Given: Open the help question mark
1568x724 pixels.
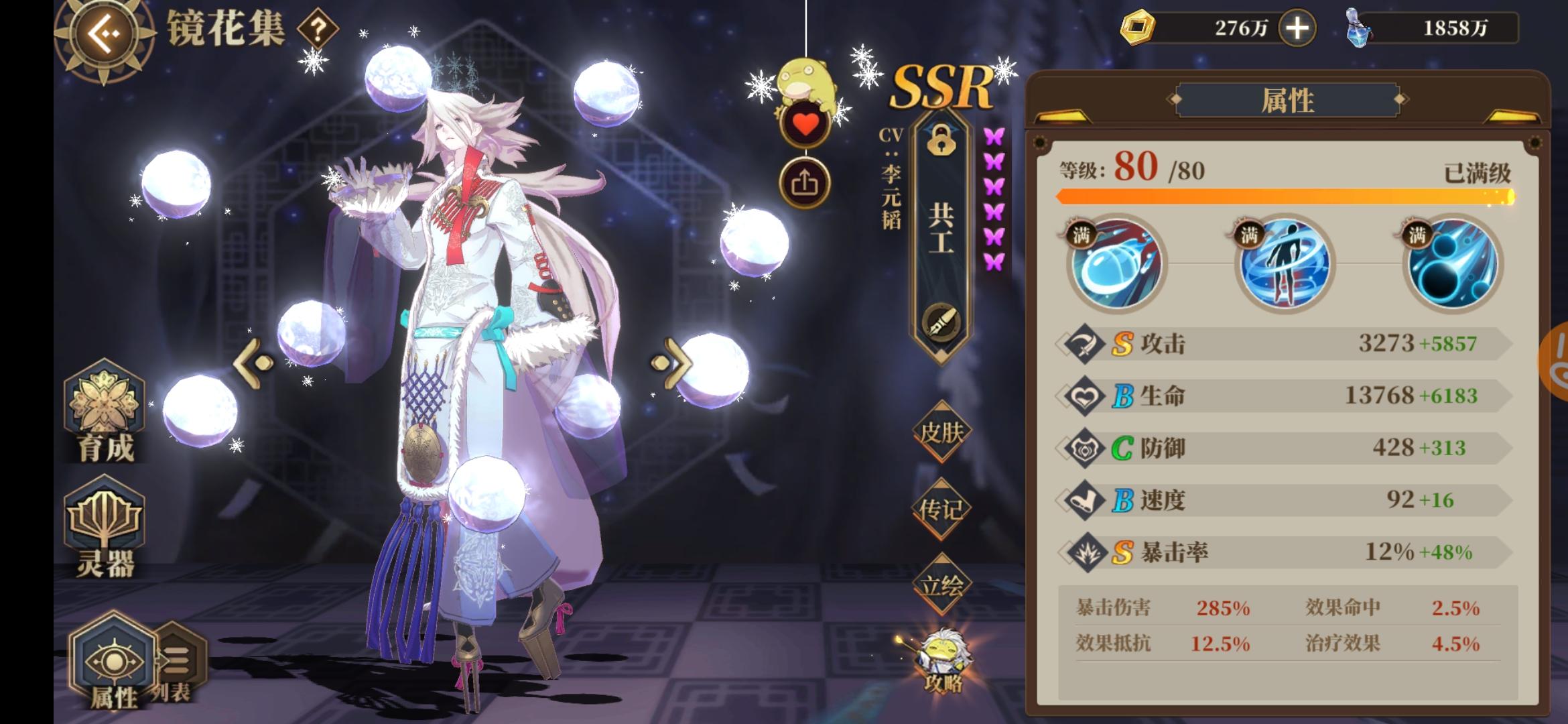Looking at the screenshot, I should [x=320, y=28].
